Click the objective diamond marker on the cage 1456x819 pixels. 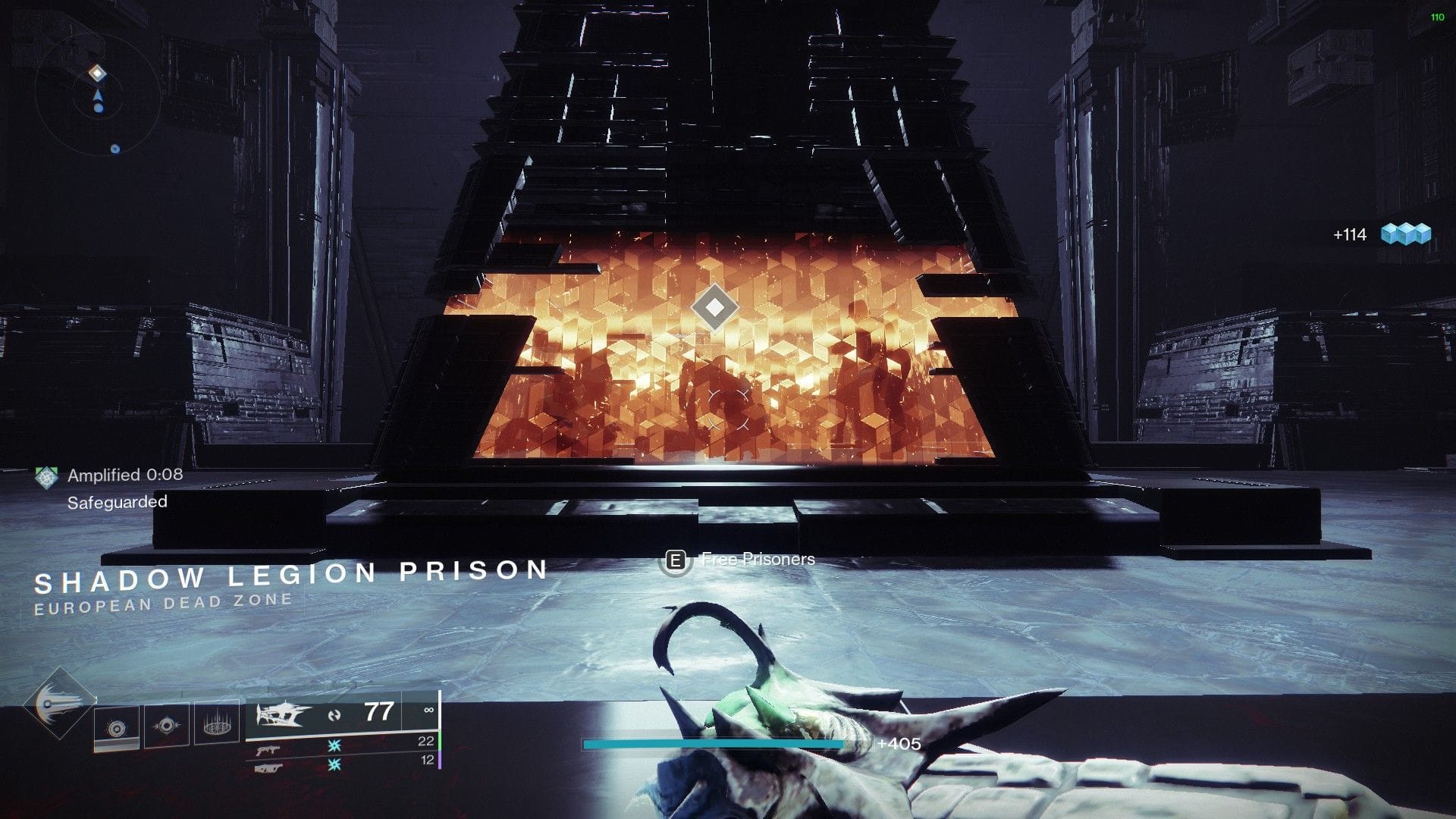[714, 306]
